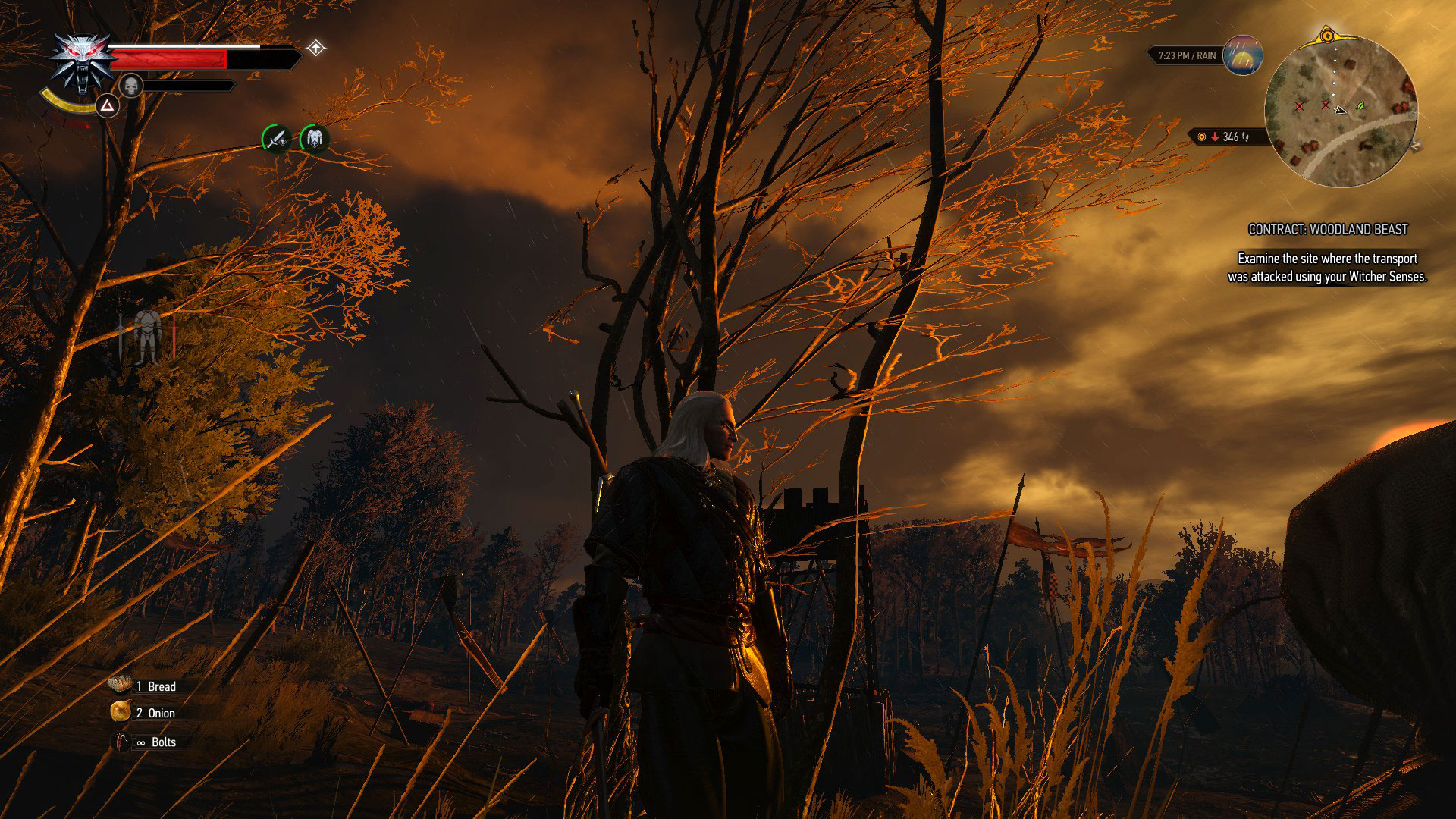
Task: Click the rain weather icon
Action: (x=1242, y=55)
